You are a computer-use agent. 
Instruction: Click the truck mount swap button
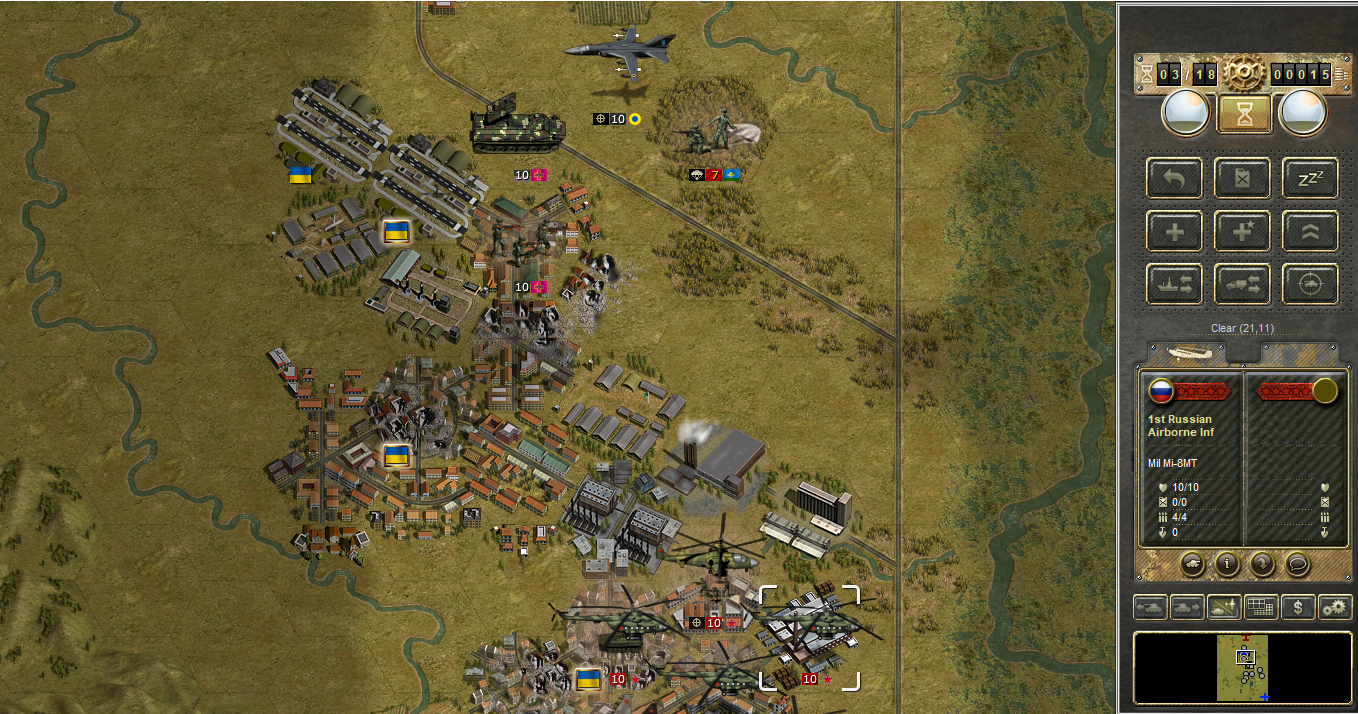pos(1243,285)
